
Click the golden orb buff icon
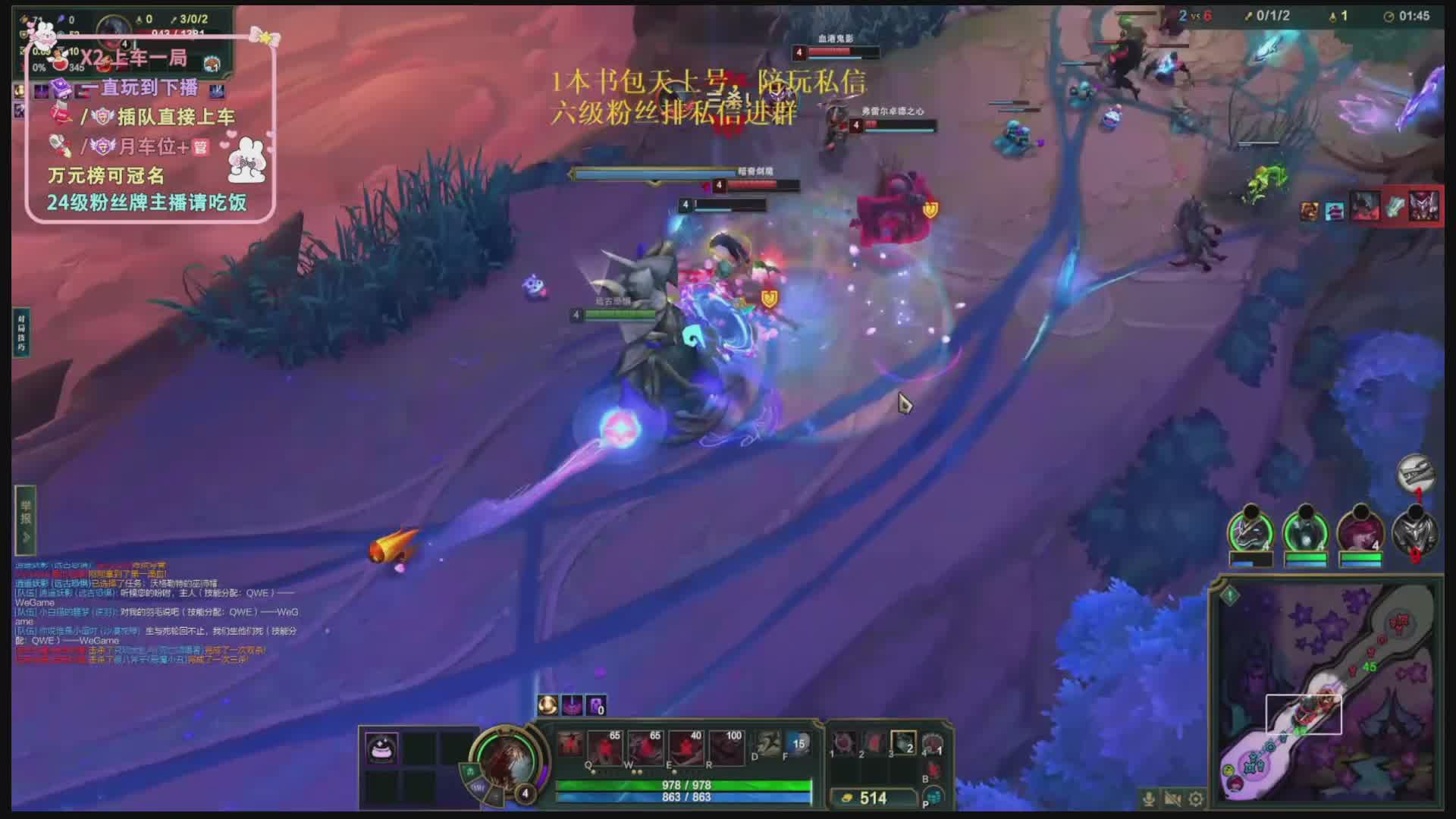pyautogui.click(x=548, y=705)
